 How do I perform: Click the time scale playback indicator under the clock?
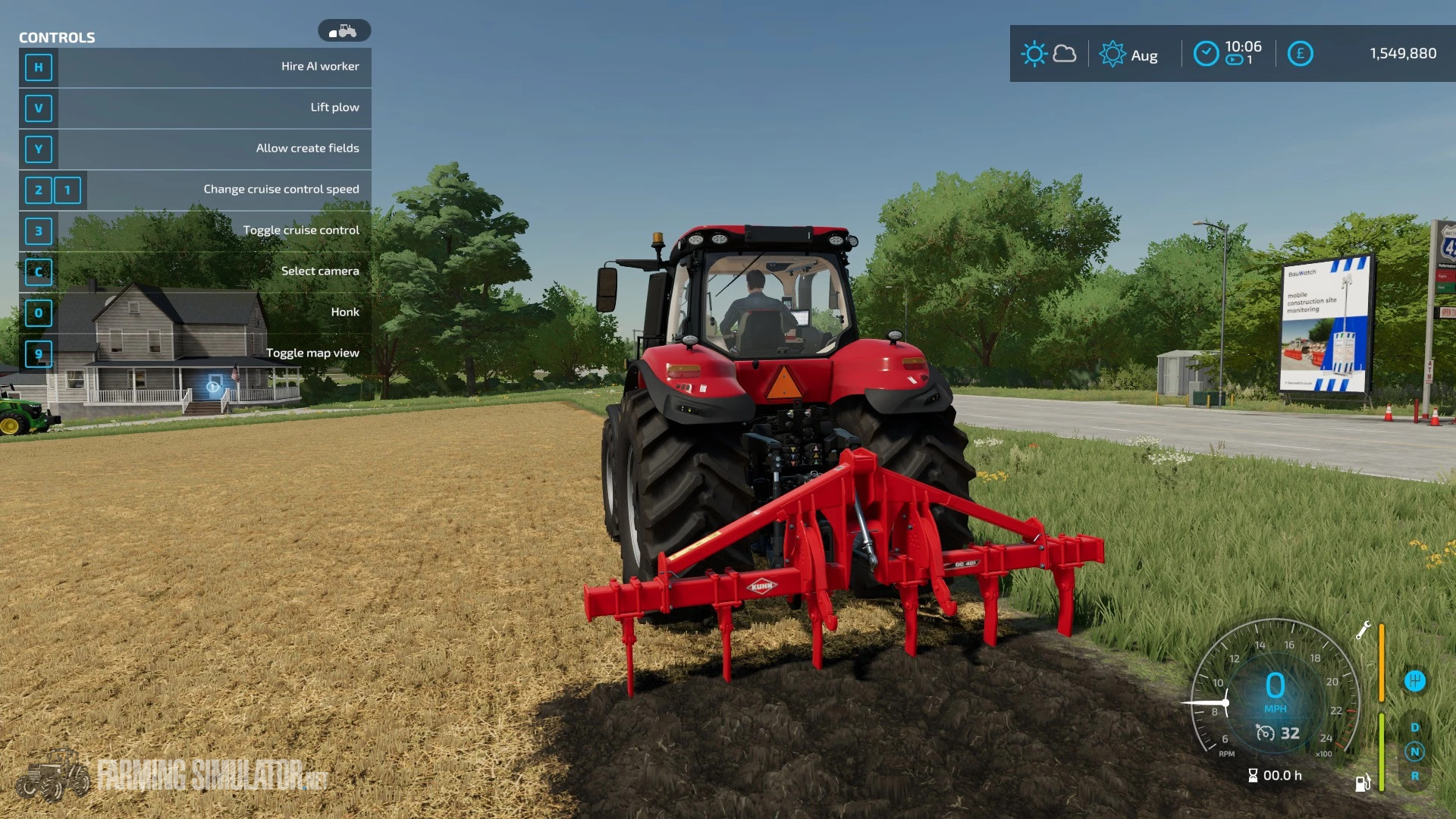tap(1234, 61)
